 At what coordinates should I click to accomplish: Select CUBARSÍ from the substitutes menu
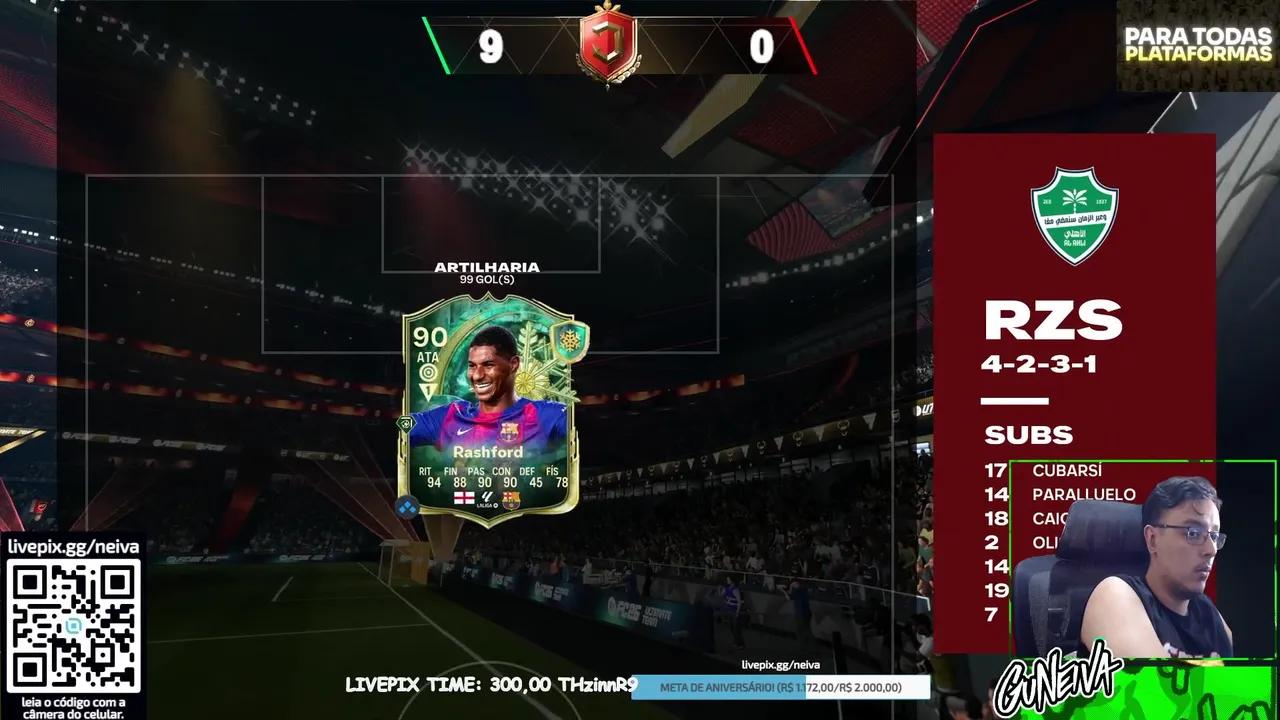coord(1066,470)
